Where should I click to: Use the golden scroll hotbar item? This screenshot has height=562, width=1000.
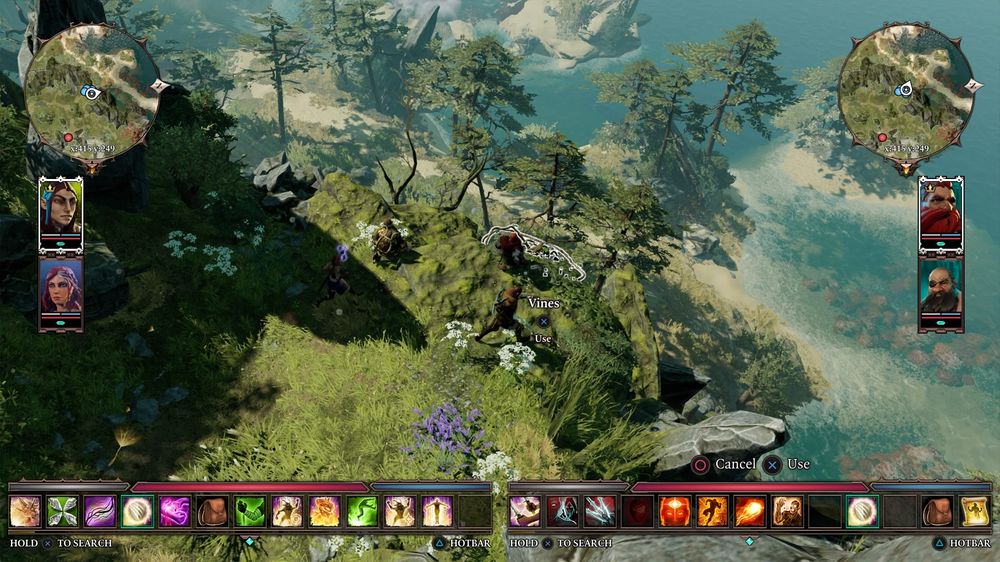[x=974, y=511]
